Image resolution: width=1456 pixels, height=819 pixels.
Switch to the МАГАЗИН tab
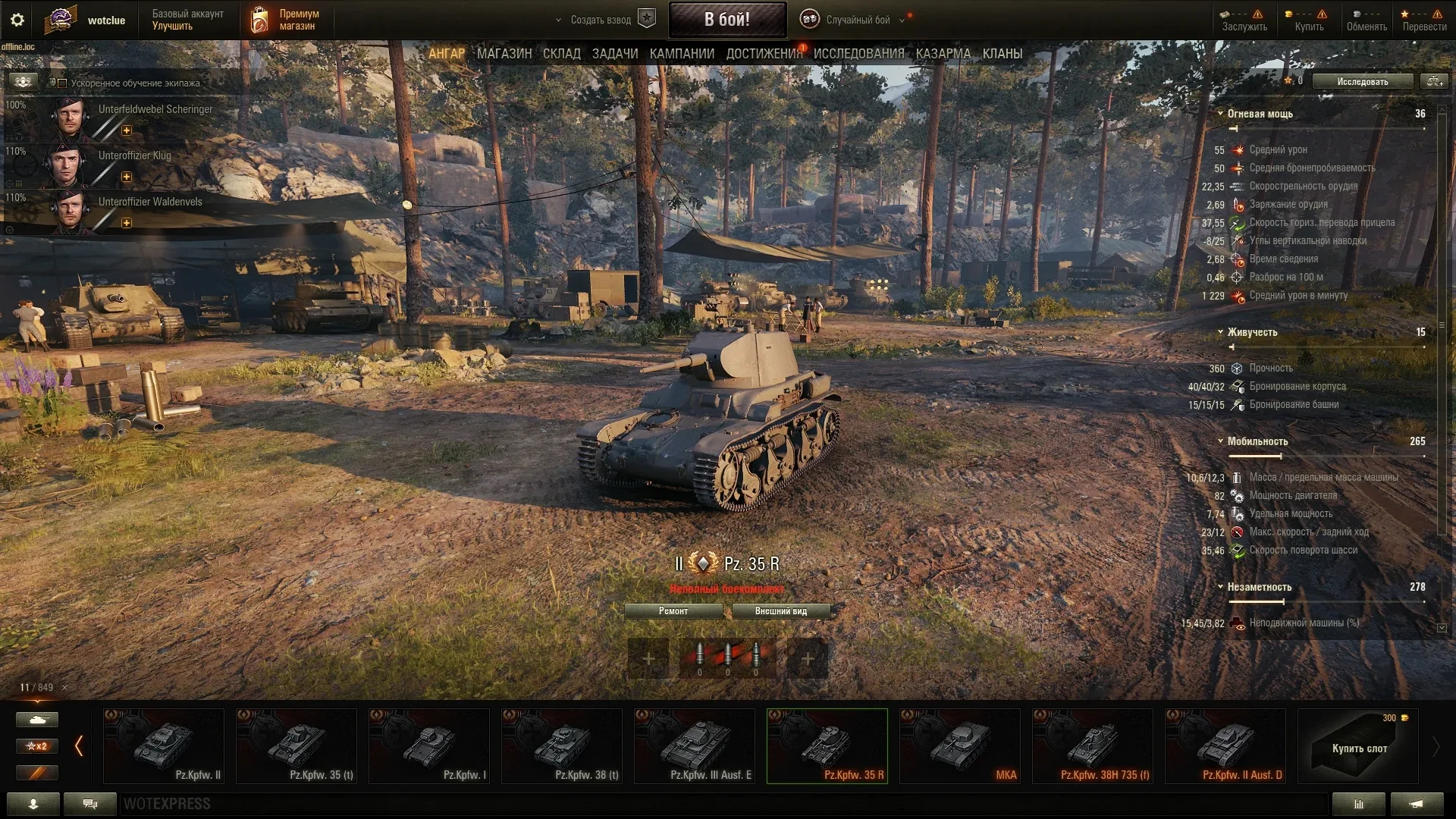[504, 54]
